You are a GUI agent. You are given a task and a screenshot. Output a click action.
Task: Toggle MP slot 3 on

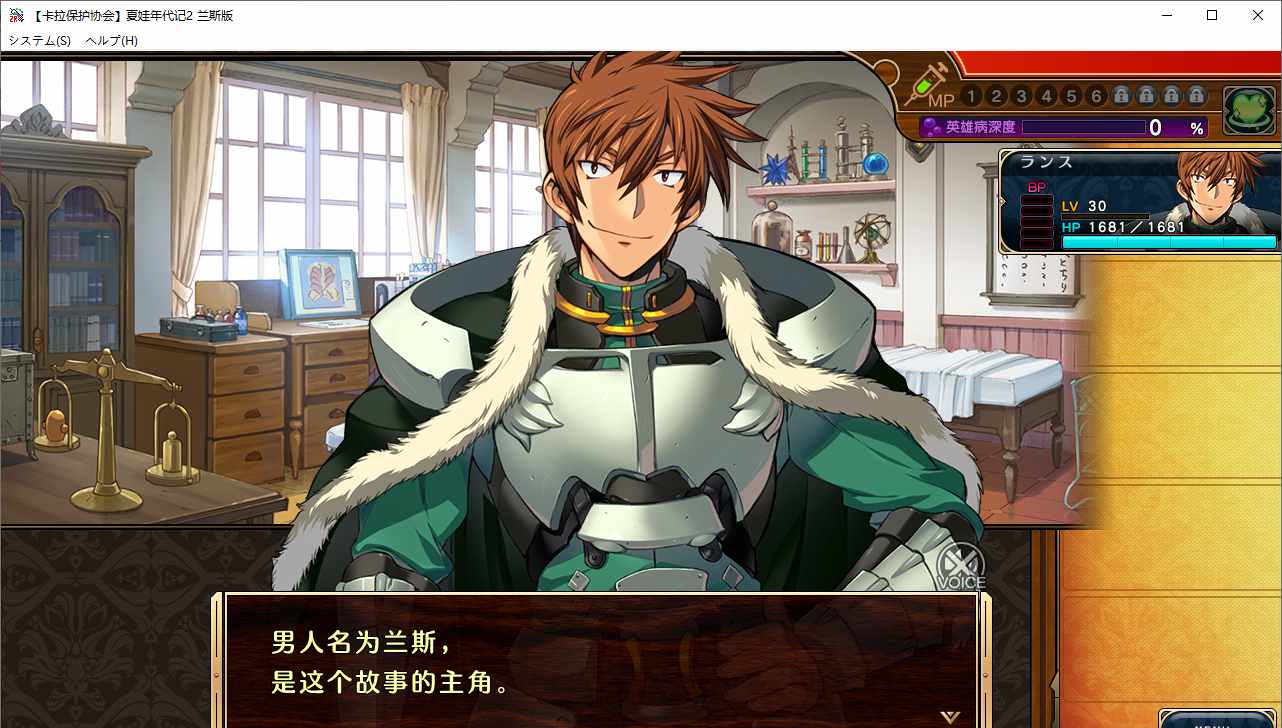(x=1021, y=96)
